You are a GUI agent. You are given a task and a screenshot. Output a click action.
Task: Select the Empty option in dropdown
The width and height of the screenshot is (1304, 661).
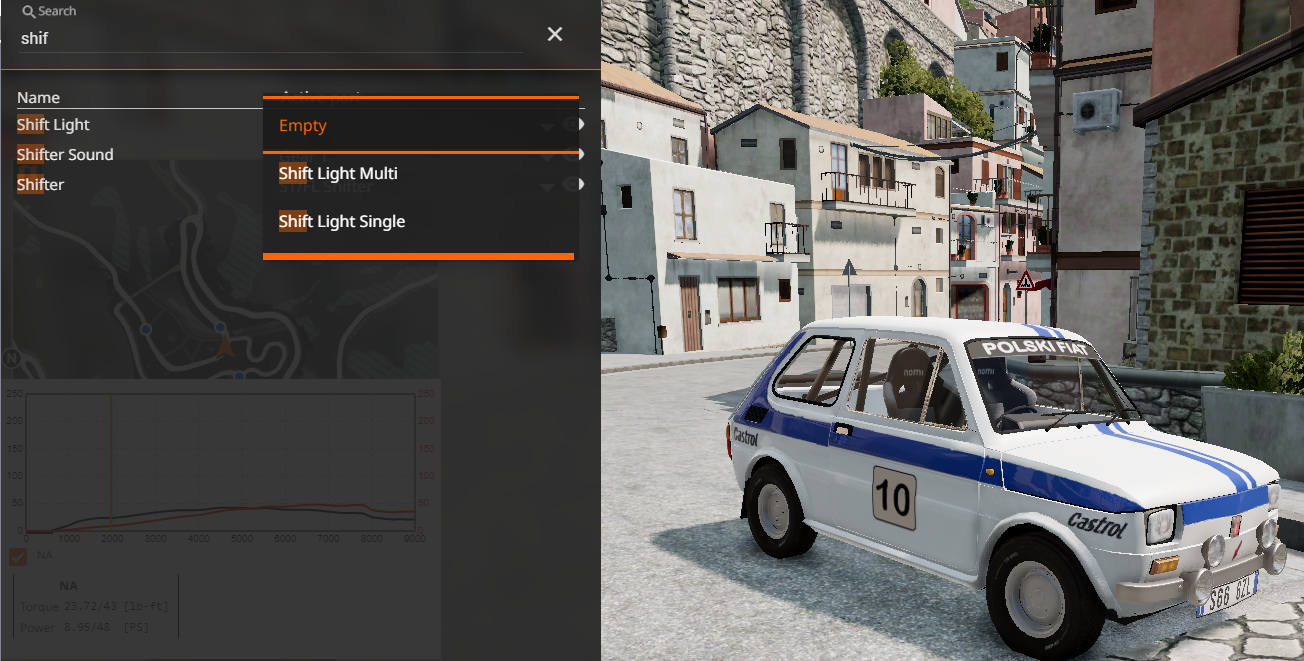(303, 126)
